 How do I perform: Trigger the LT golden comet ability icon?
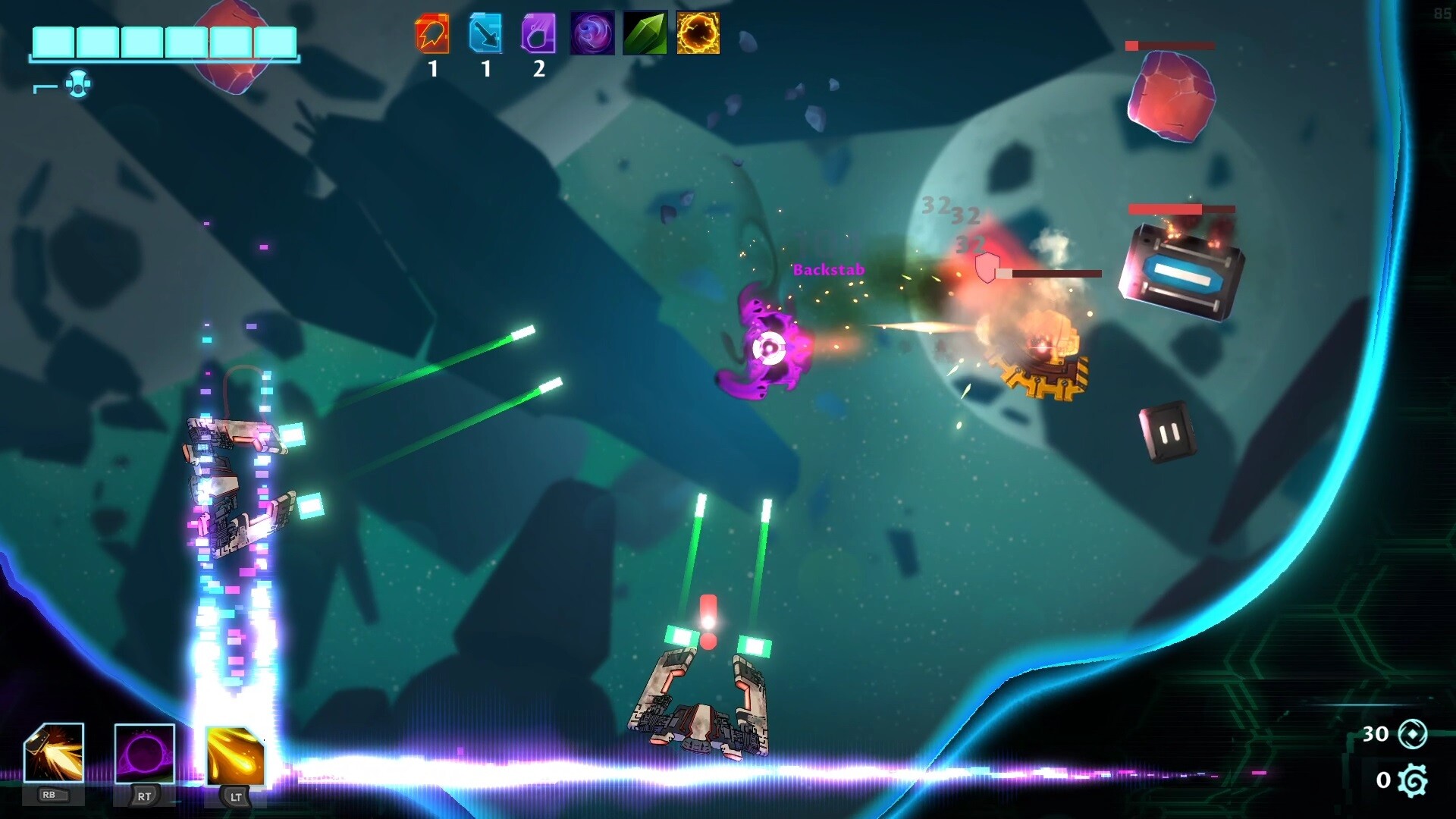pos(236,757)
